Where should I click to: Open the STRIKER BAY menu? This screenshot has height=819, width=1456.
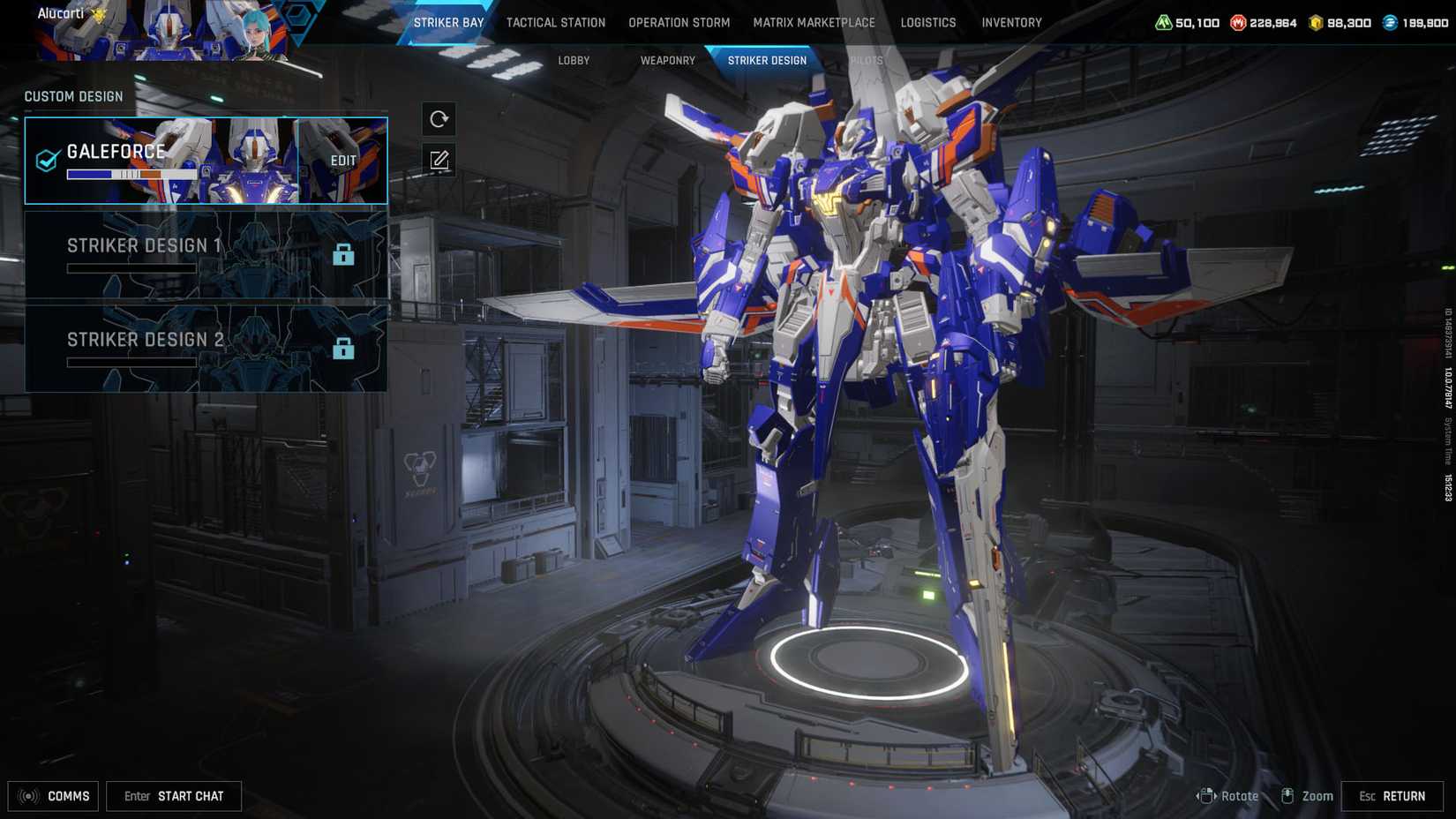click(448, 22)
